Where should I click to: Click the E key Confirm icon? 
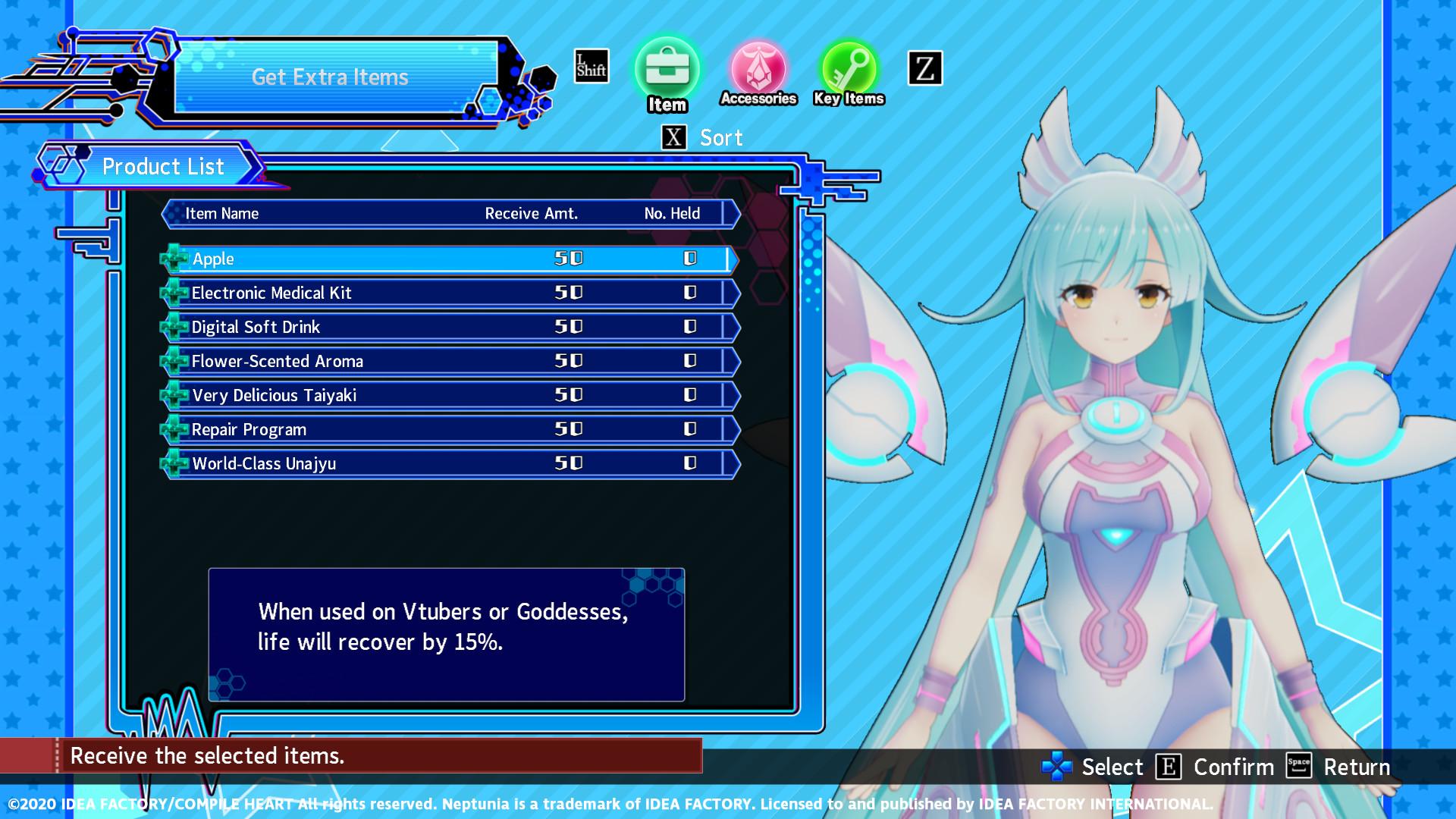pos(1168,767)
